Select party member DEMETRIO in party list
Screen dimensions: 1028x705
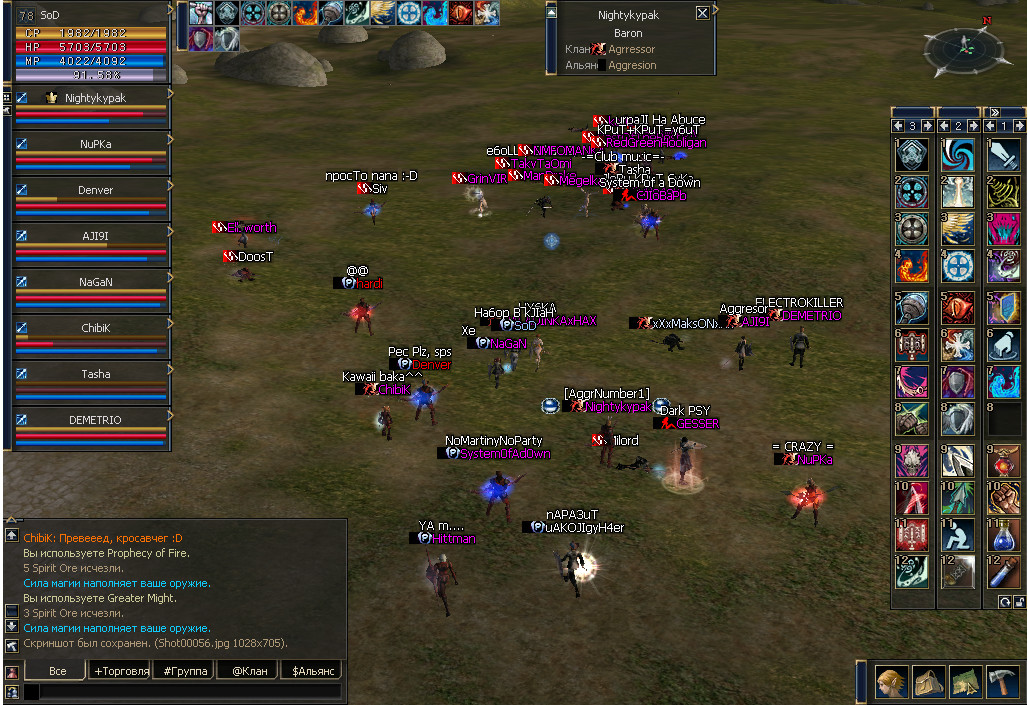tap(95, 420)
